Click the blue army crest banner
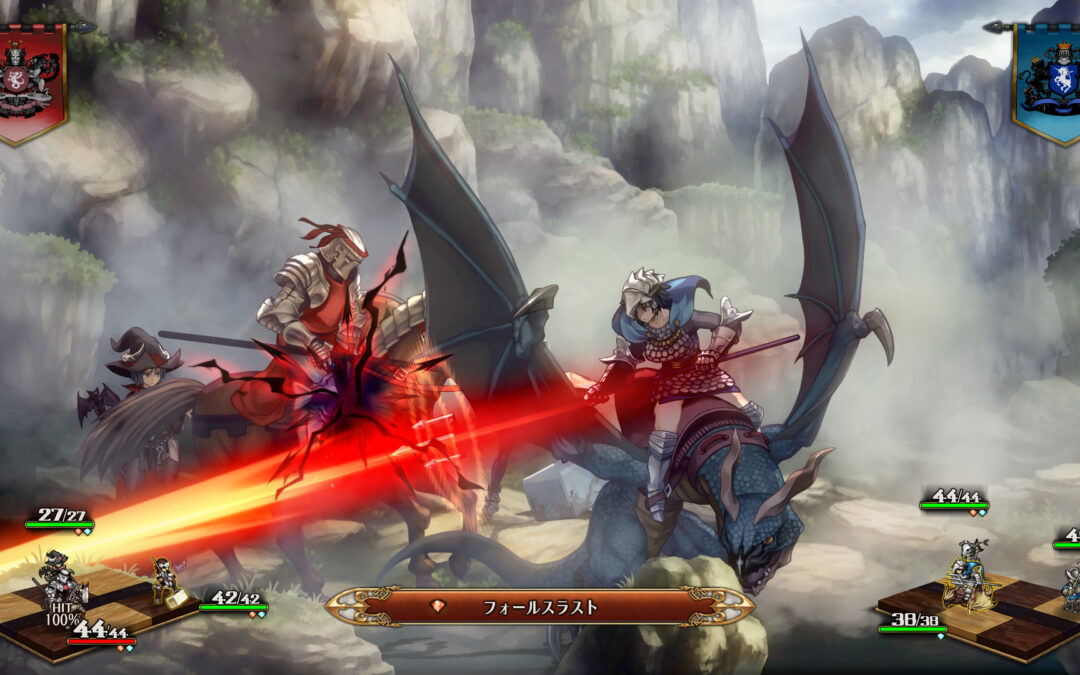The height and width of the screenshot is (675, 1080). pyautogui.click(x=1049, y=80)
